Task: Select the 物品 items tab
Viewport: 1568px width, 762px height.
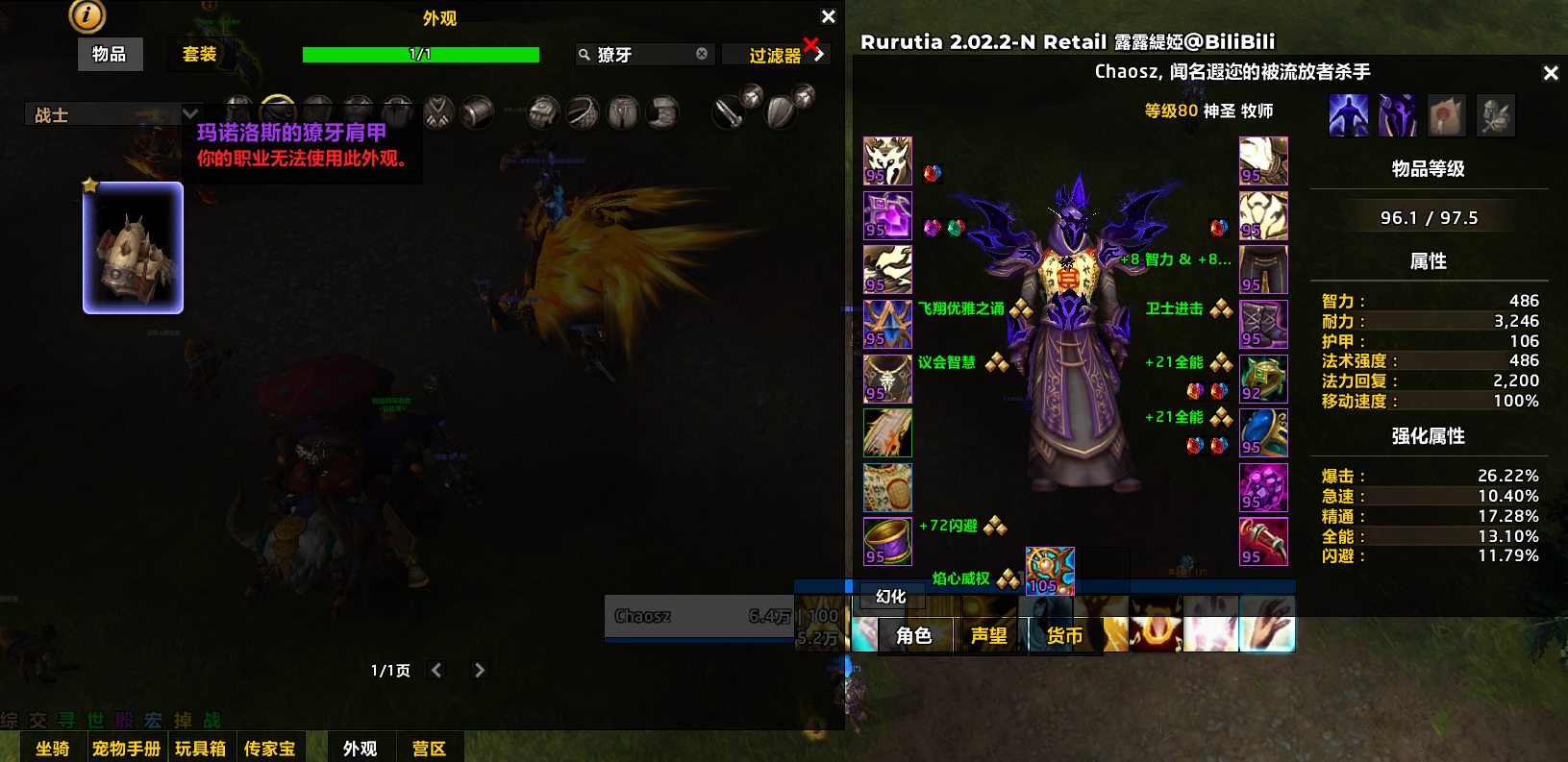Action: [110, 55]
